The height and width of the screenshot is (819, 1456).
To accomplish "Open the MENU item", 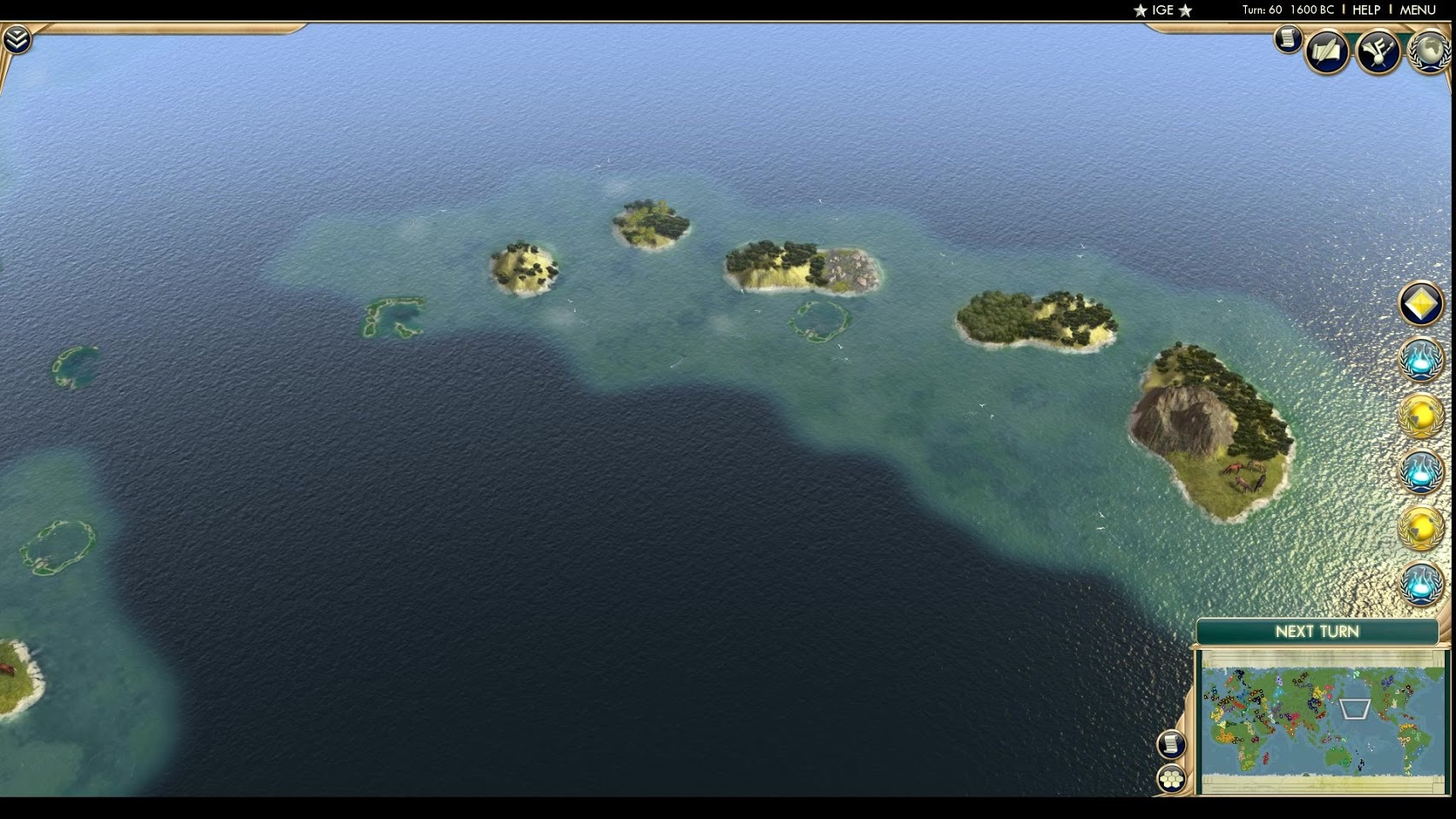I will pos(1417,10).
